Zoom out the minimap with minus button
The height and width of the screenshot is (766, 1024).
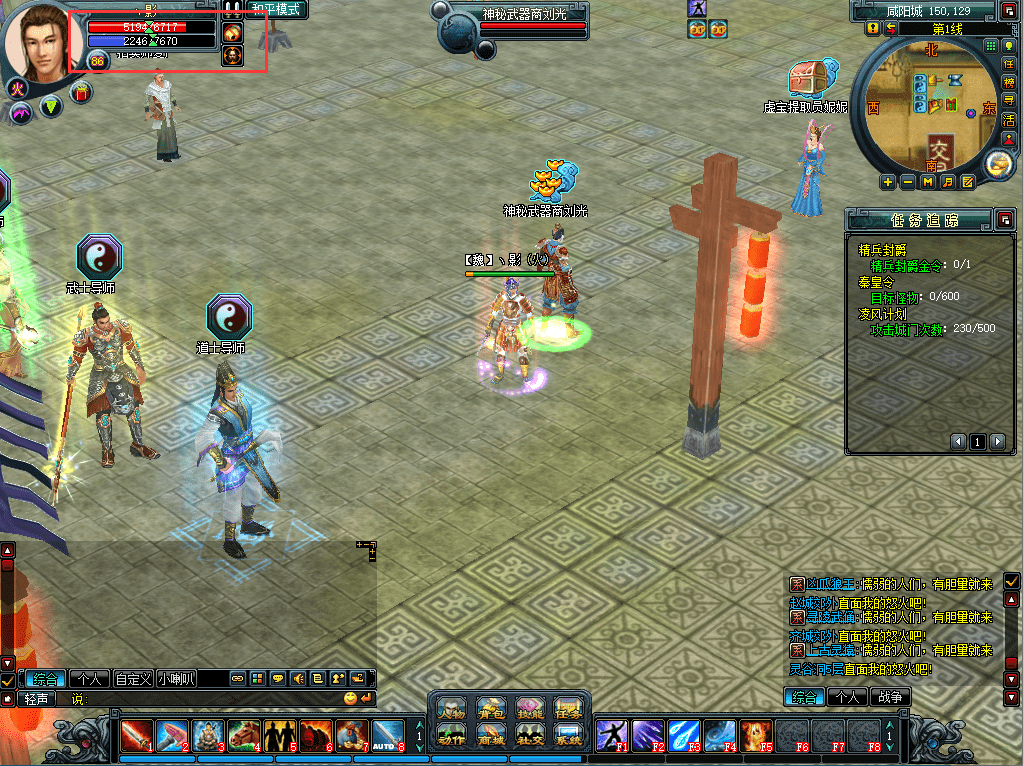point(907,182)
